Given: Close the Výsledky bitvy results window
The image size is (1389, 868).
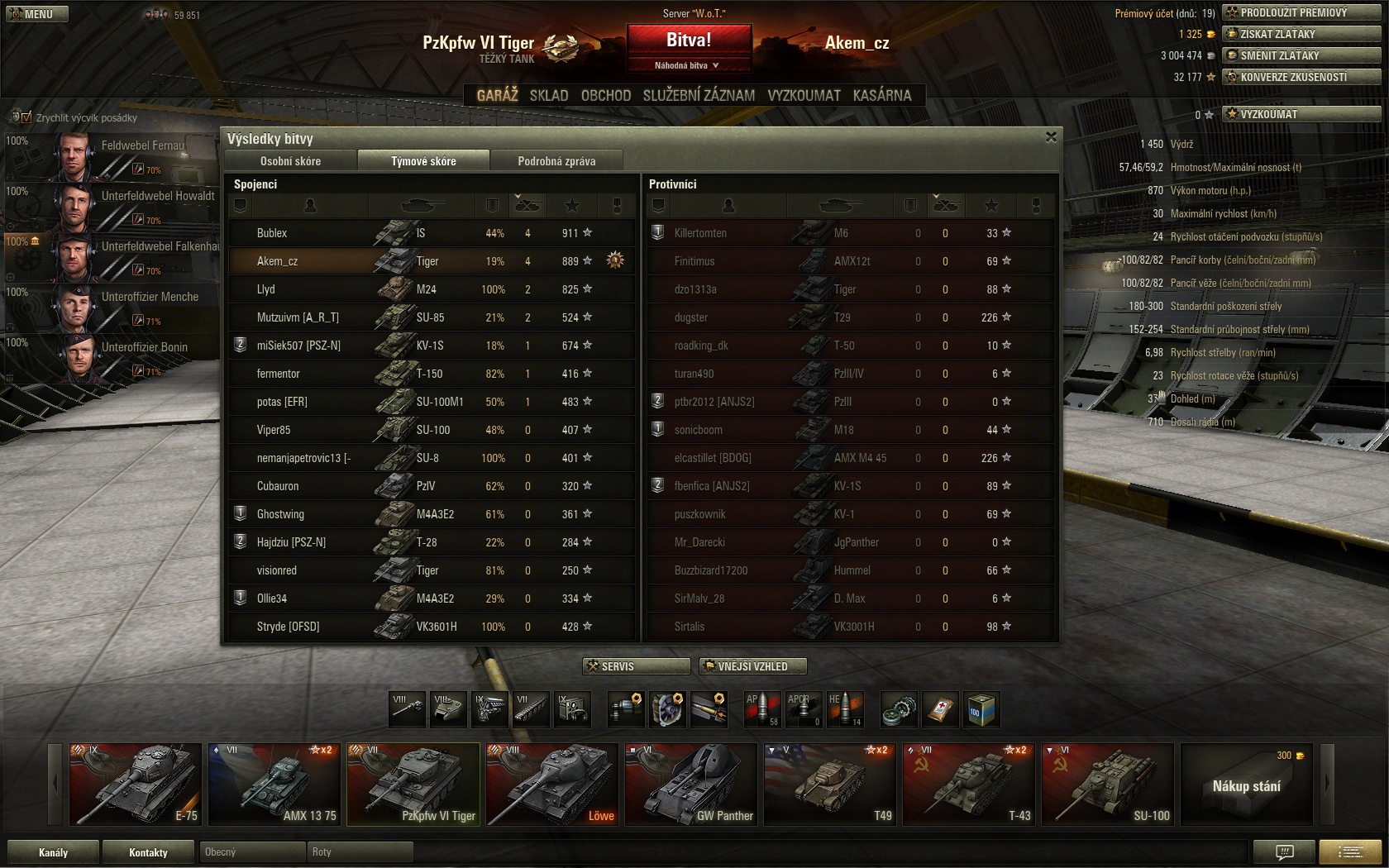Looking at the screenshot, I should coord(1051,137).
